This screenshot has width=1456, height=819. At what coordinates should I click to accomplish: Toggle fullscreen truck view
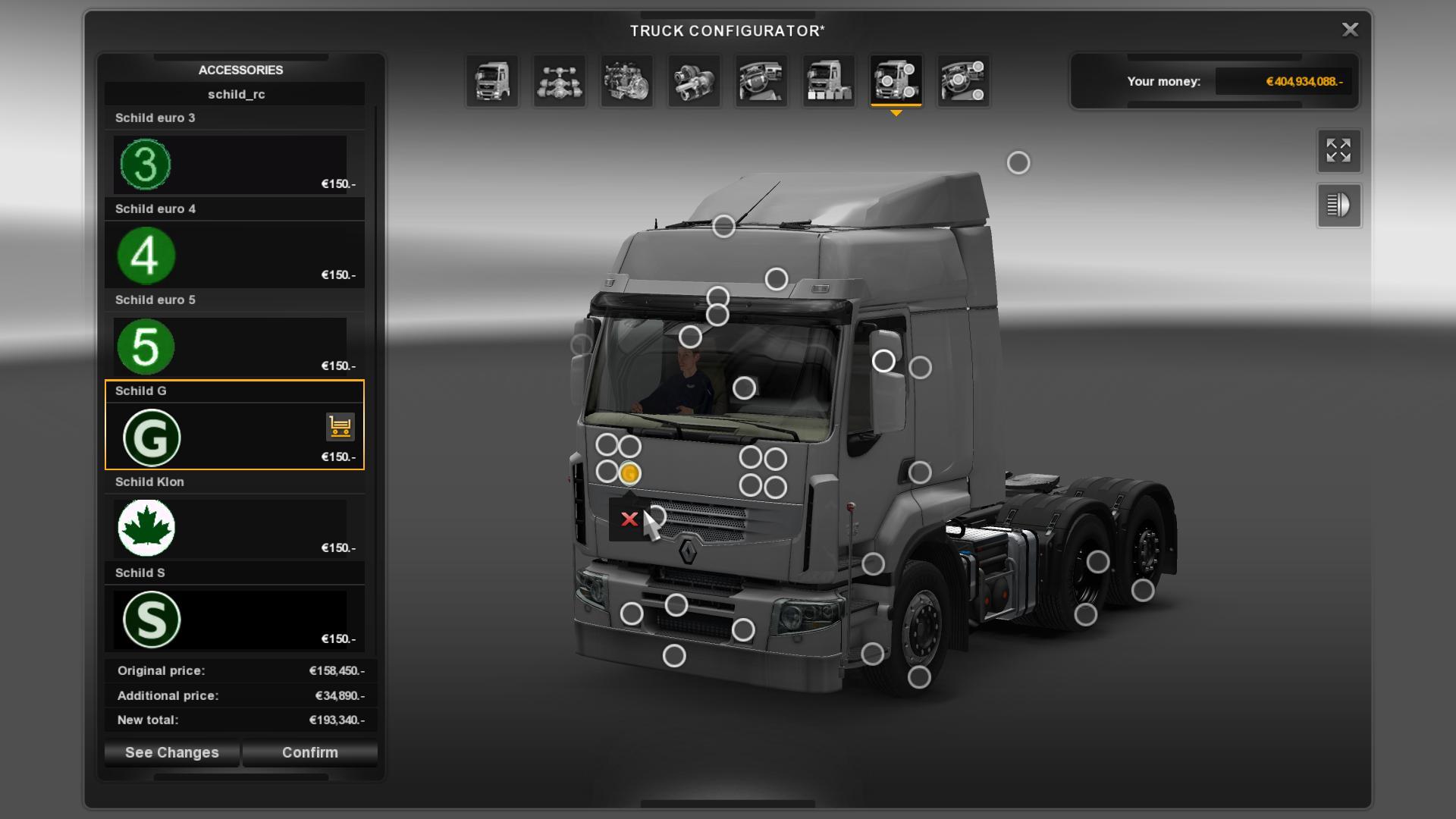click(x=1338, y=150)
